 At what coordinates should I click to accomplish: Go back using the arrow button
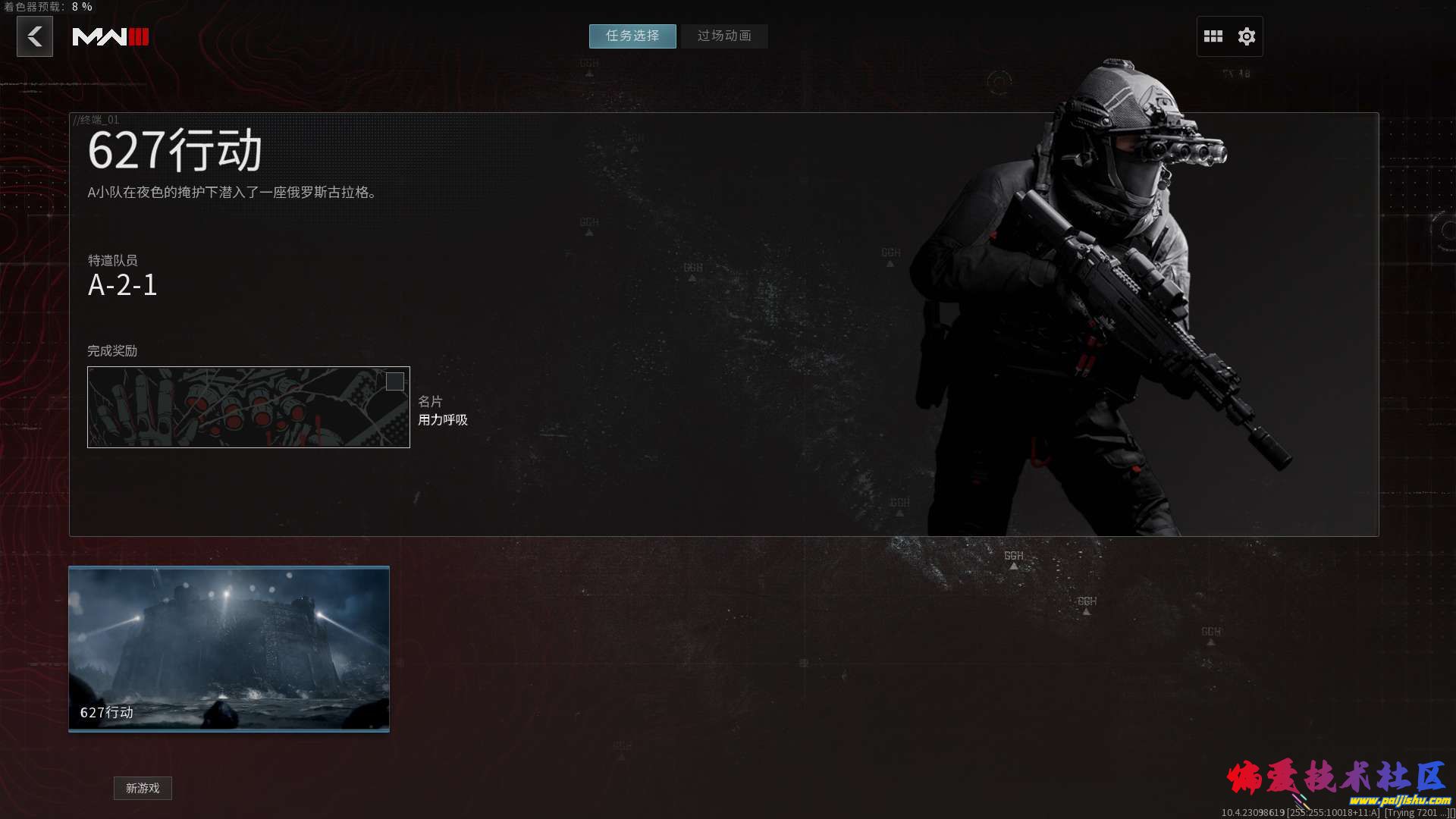(x=35, y=36)
